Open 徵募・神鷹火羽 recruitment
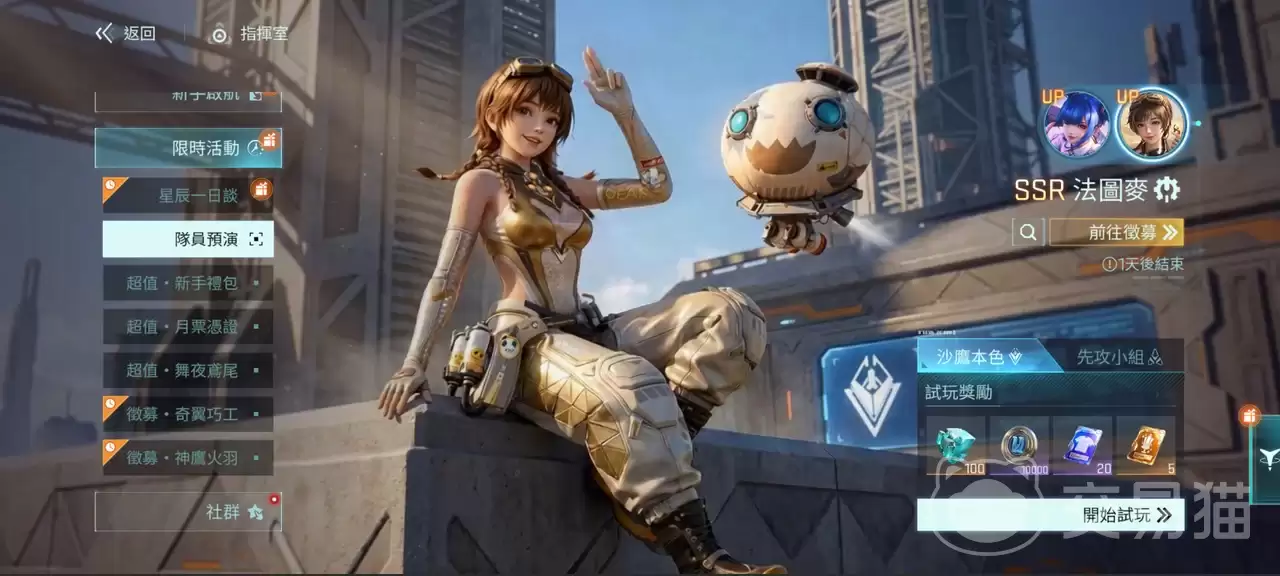 188,457
